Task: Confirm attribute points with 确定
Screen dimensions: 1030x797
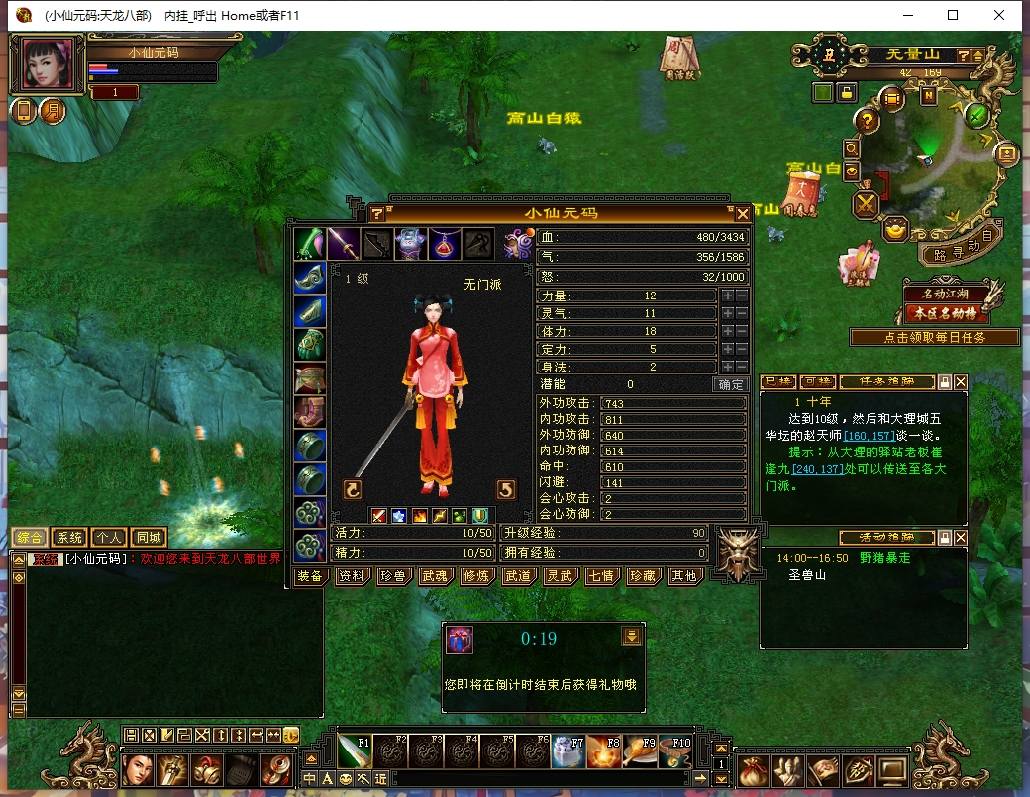Action: (x=731, y=384)
